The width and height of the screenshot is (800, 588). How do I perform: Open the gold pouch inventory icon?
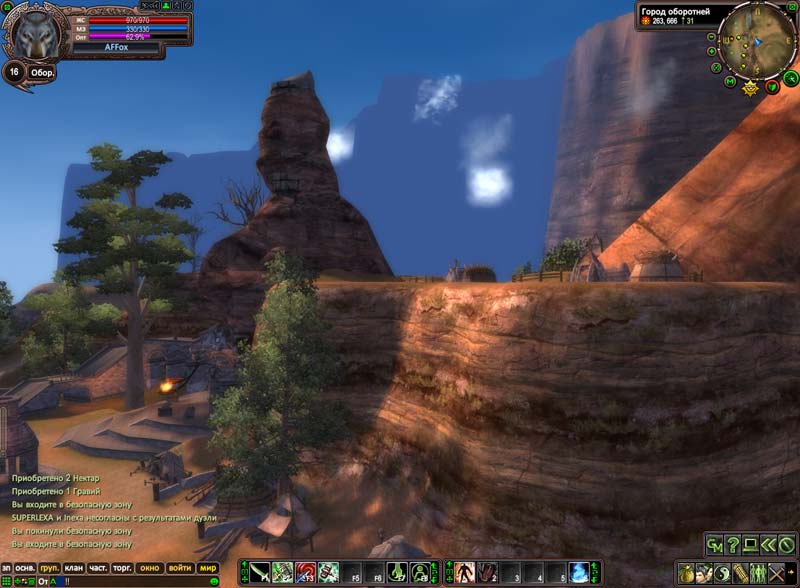[686, 573]
